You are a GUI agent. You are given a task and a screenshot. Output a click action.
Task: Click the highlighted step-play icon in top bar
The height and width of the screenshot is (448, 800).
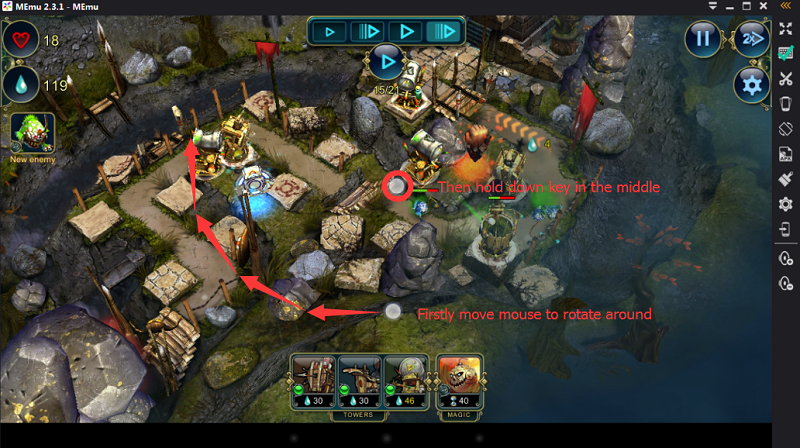[x=446, y=32]
